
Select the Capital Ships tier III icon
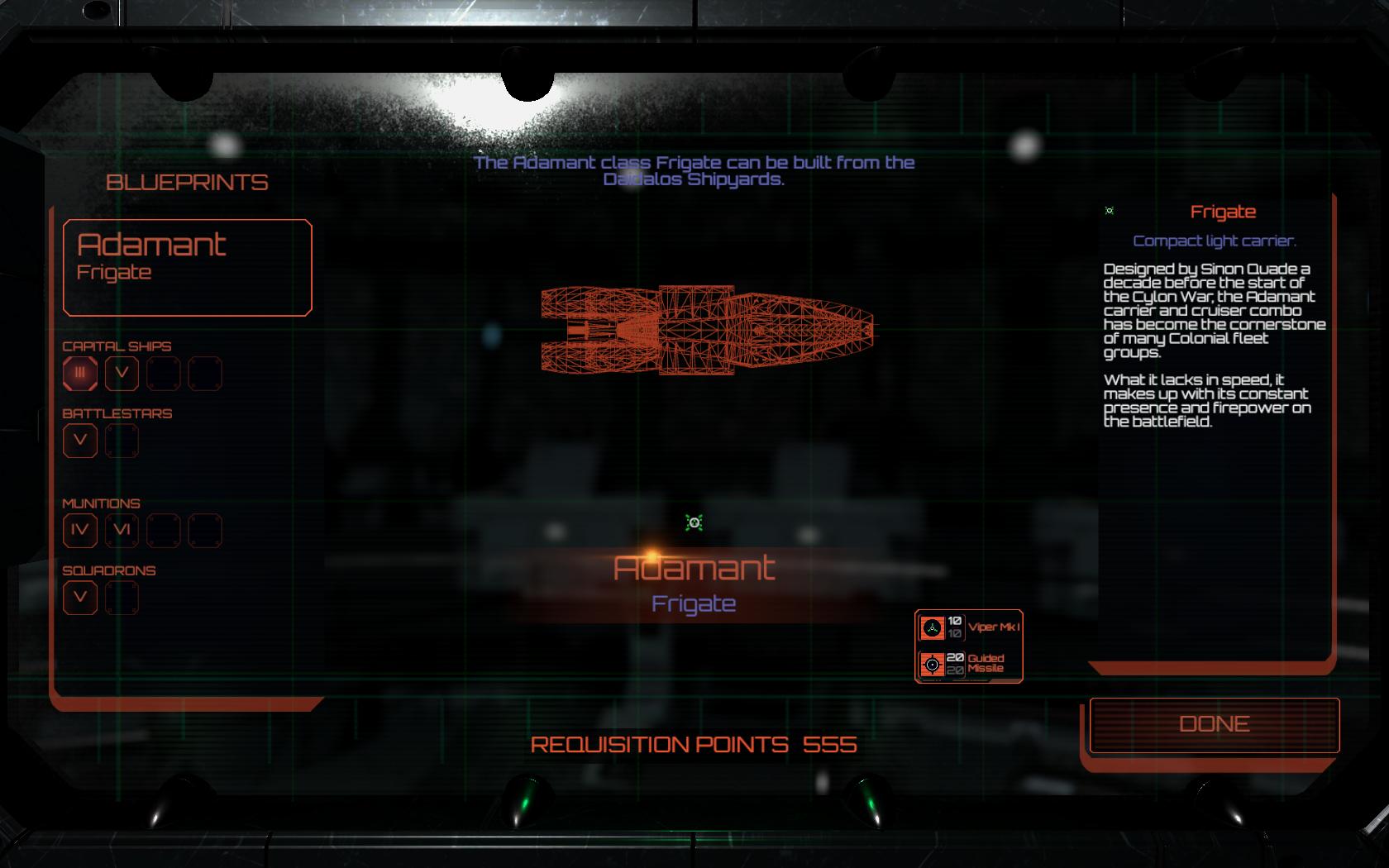(x=79, y=374)
